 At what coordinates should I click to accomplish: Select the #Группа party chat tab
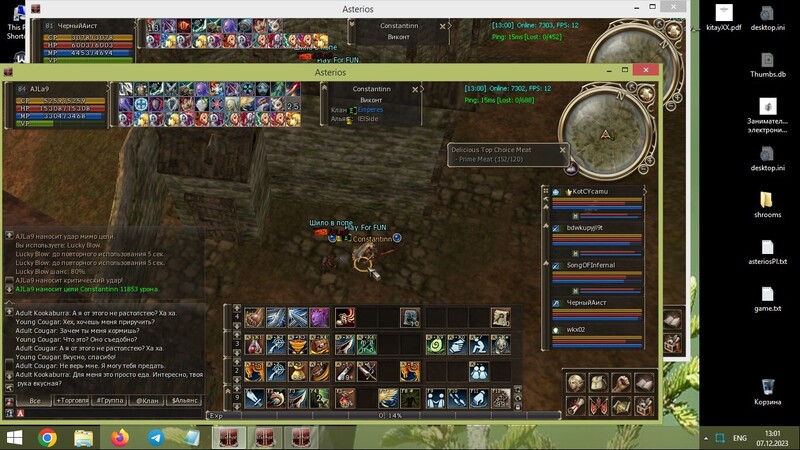click(x=109, y=400)
